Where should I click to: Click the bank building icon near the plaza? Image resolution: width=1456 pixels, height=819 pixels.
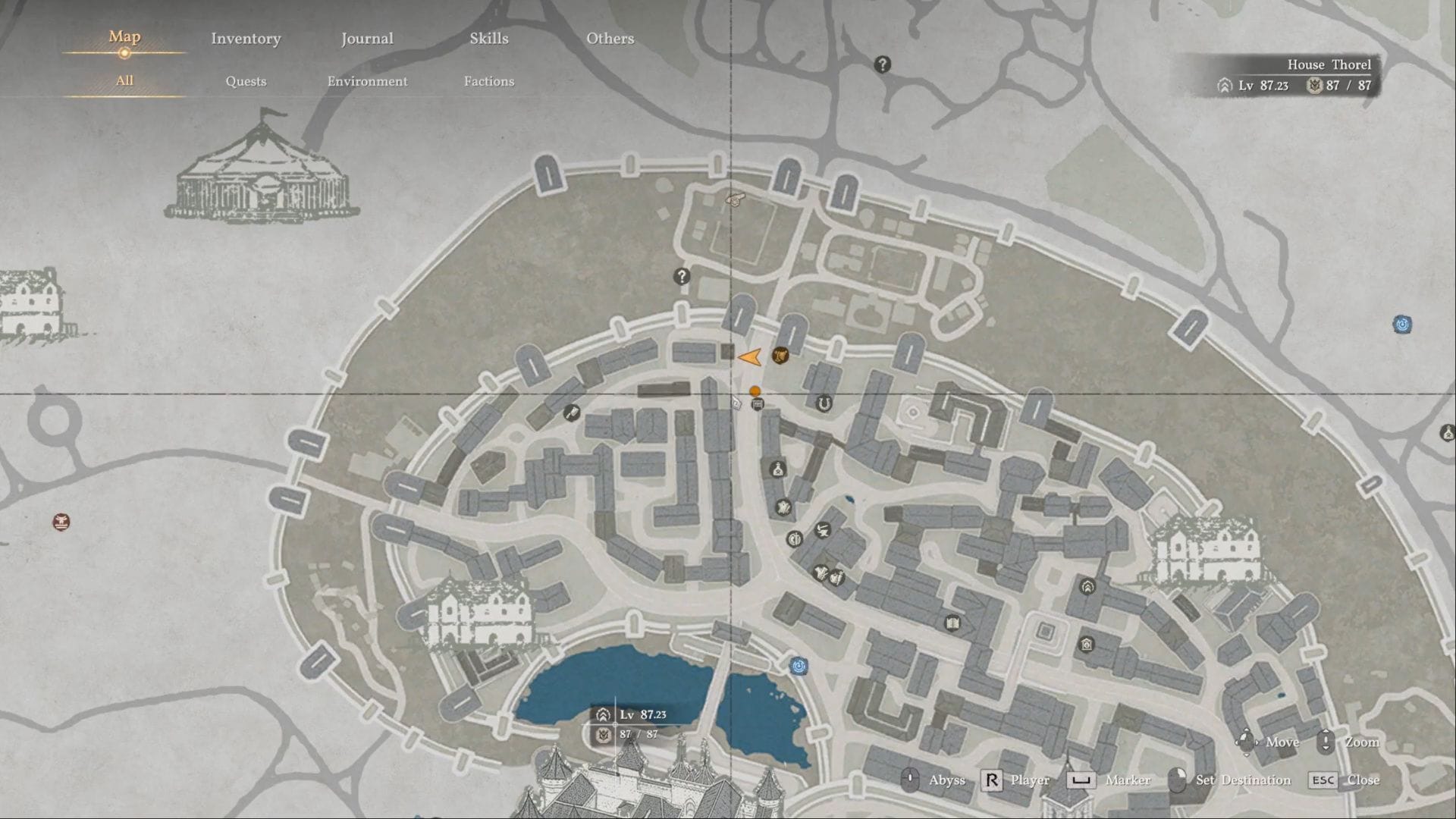point(1086,644)
